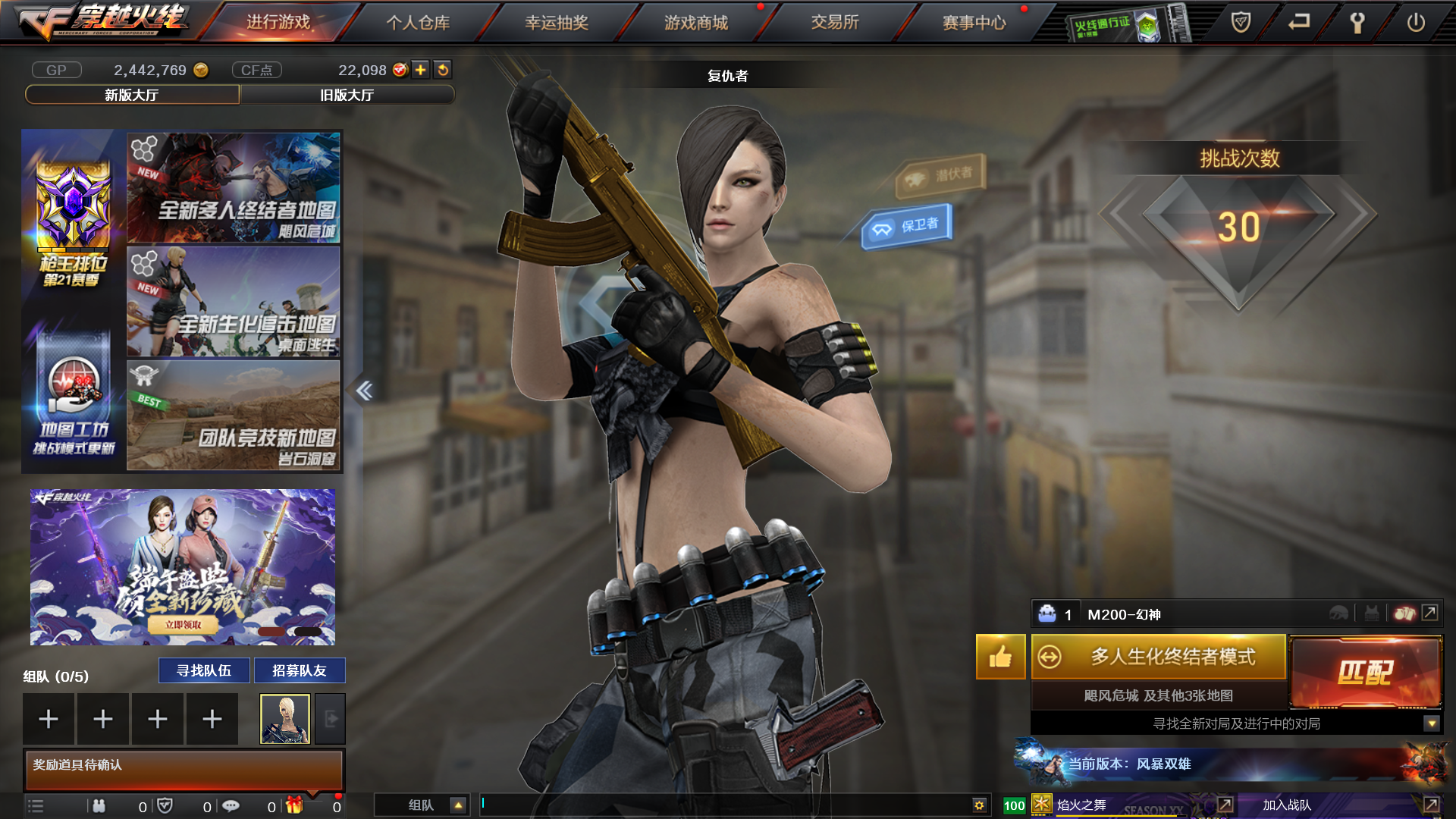Open the 游戏商城 game shop
This screenshot has width=1456, height=819.
[696, 23]
